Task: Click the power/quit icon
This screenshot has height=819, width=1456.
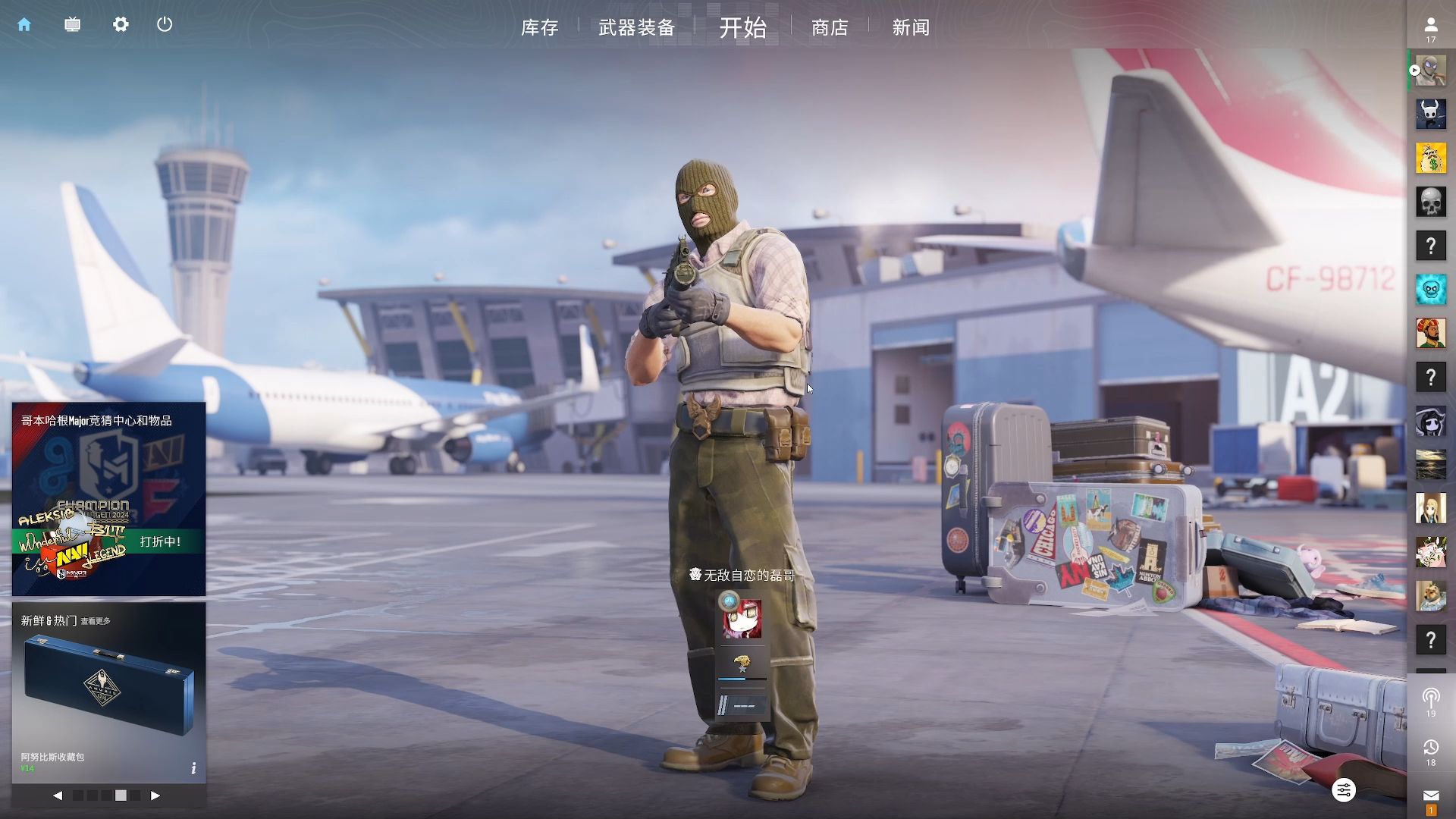Action: pyautogui.click(x=165, y=25)
